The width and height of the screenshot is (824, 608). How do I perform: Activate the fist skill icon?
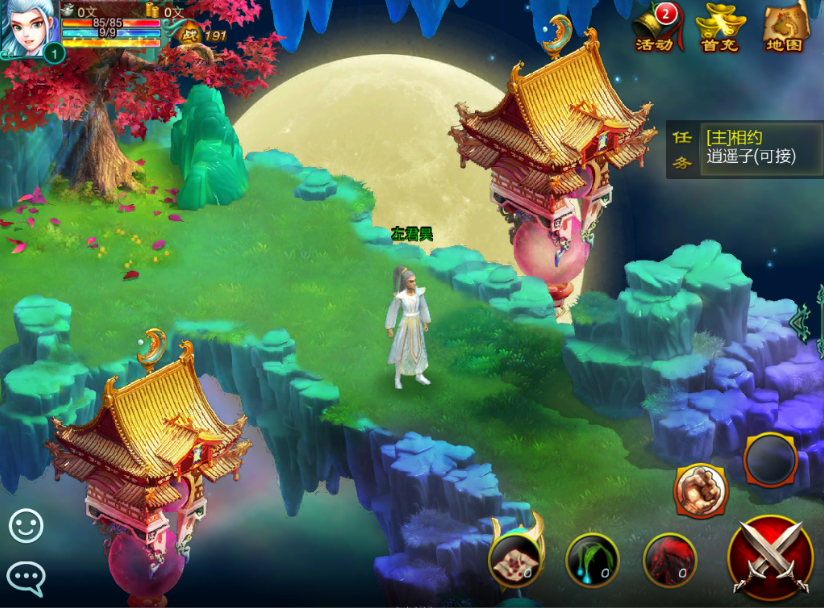point(701,489)
